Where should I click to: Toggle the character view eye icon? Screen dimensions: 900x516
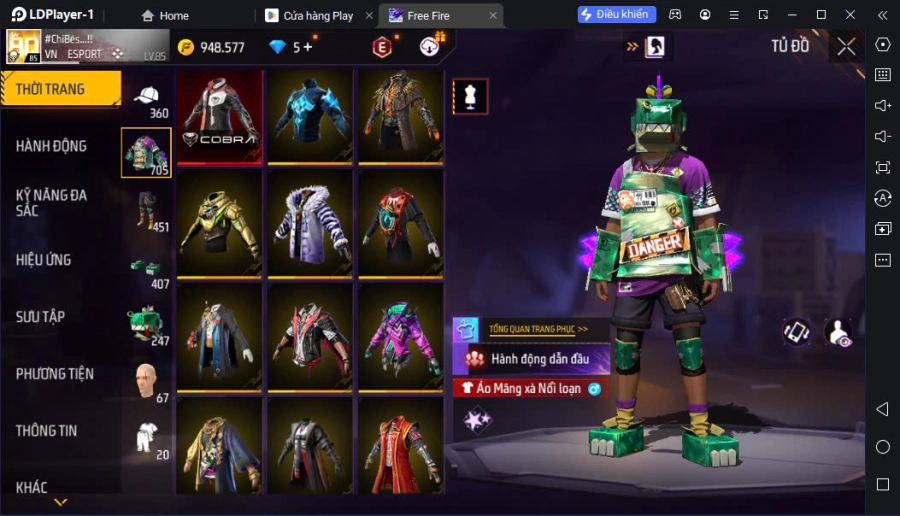click(838, 332)
